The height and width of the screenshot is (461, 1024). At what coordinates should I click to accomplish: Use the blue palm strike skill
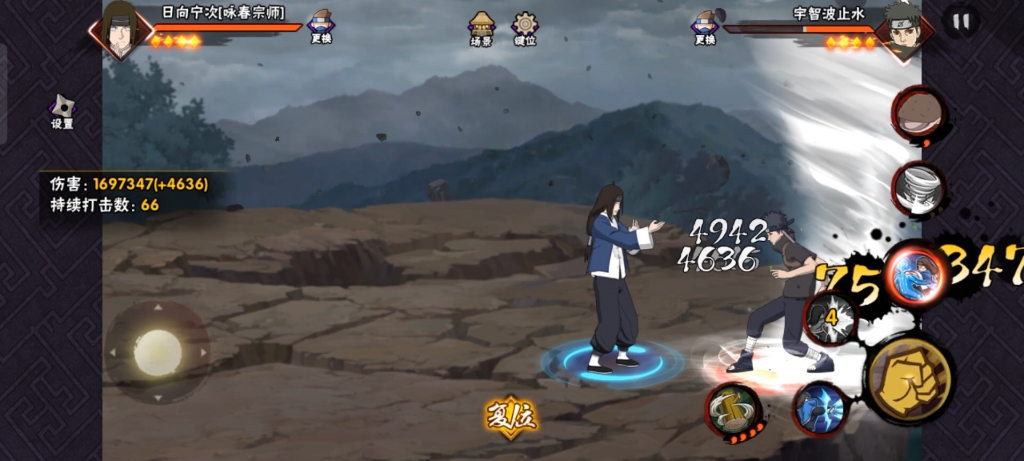click(x=821, y=408)
